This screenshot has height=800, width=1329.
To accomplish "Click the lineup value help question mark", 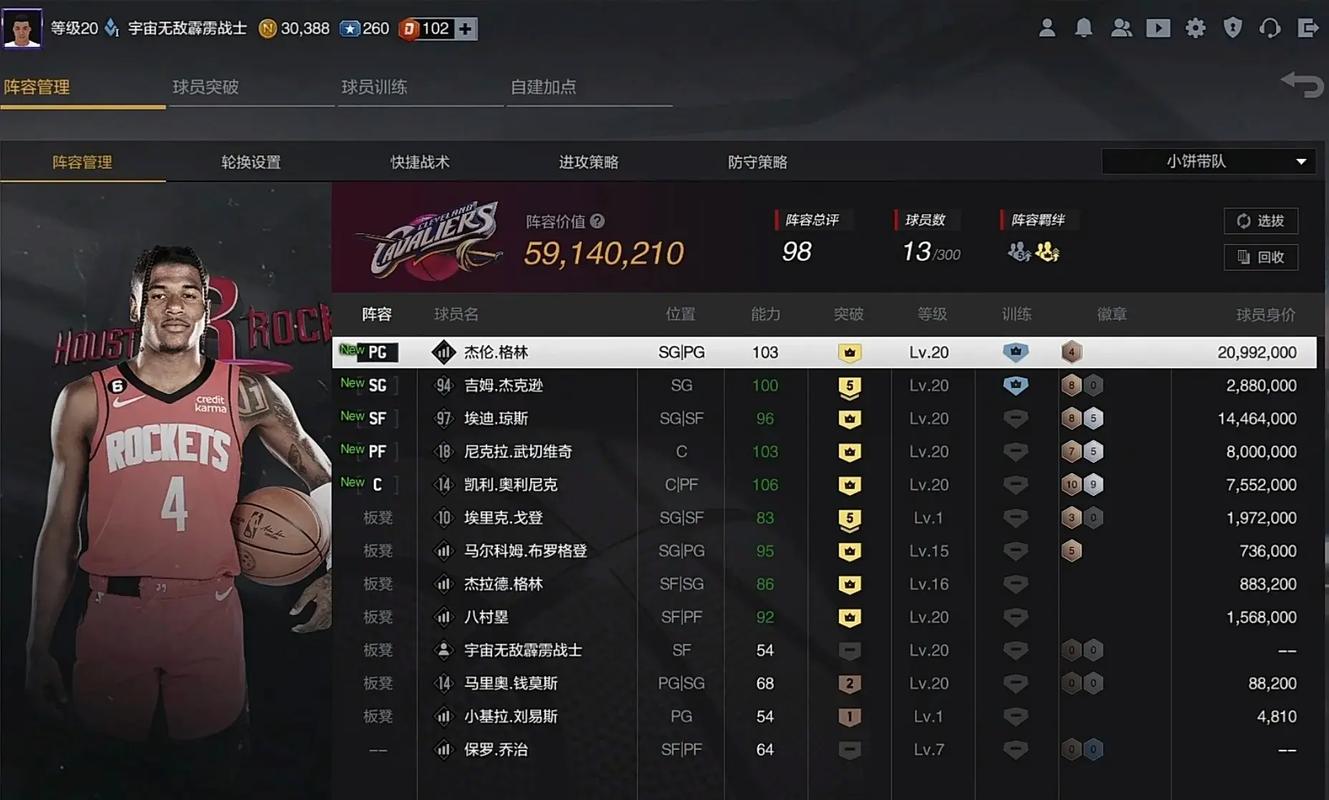I will [x=599, y=221].
